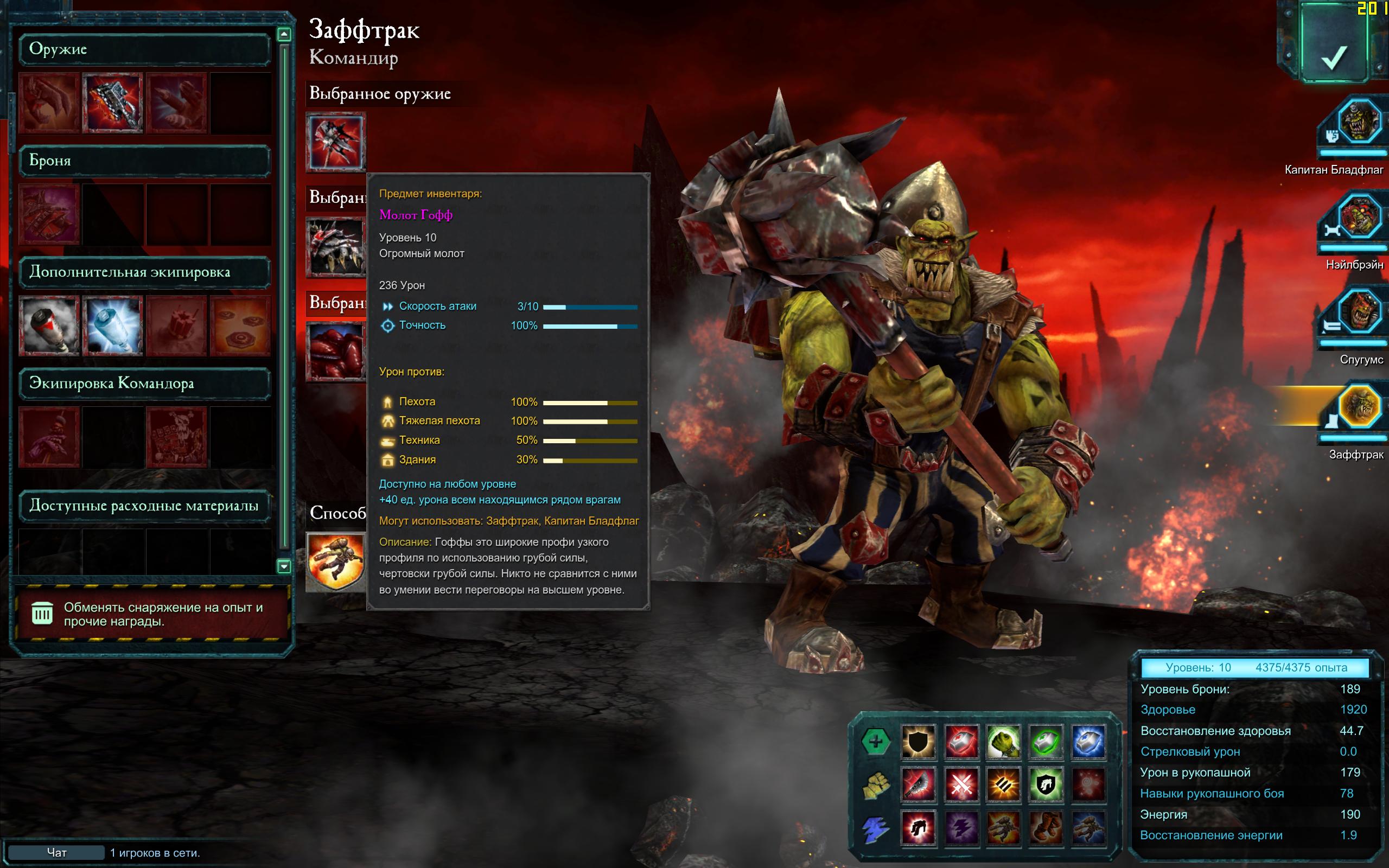Open the Чат box

pyautogui.click(x=56, y=852)
